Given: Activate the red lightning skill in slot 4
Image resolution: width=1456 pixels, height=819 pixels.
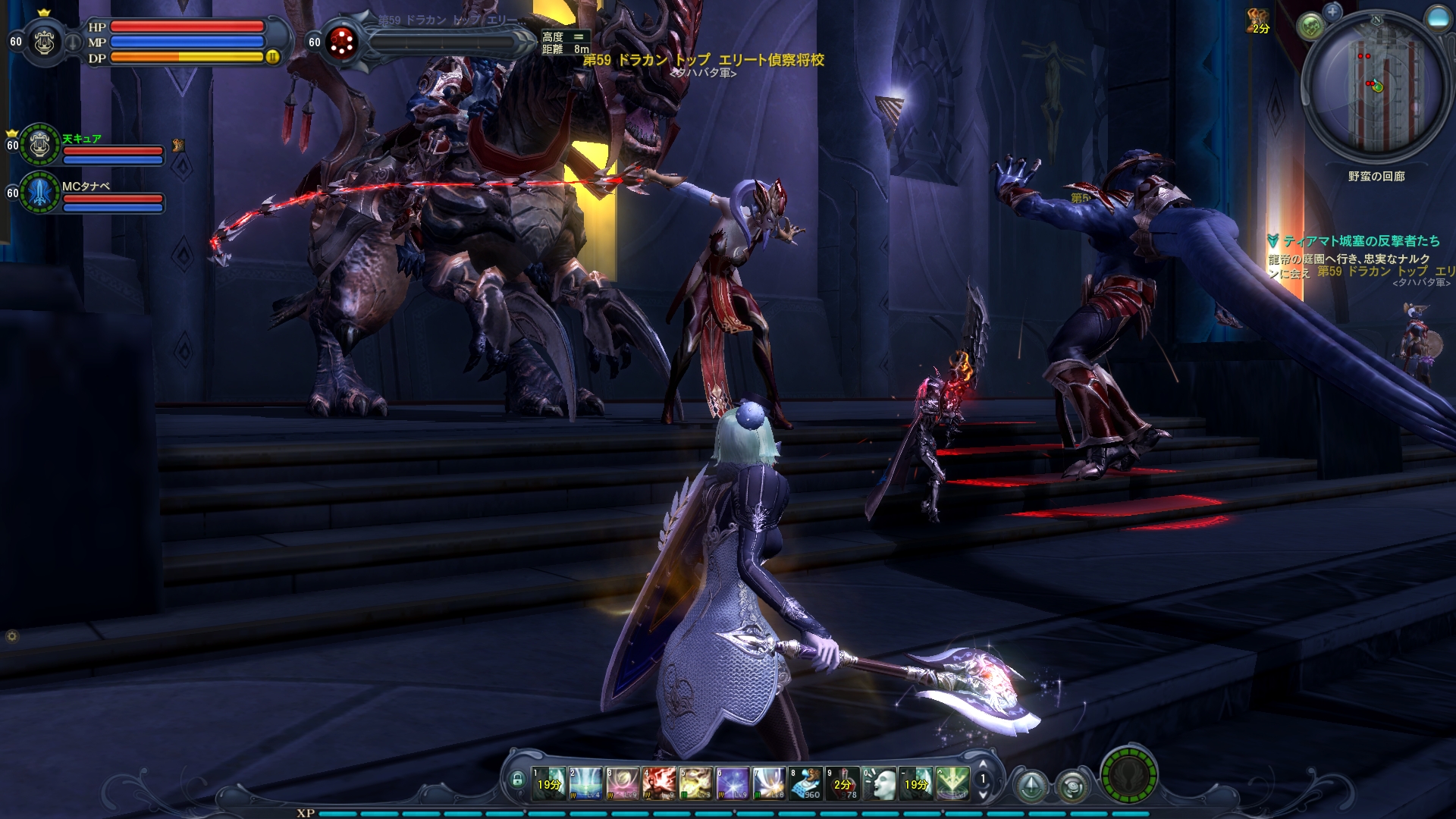Looking at the screenshot, I should tap(659, 783).
